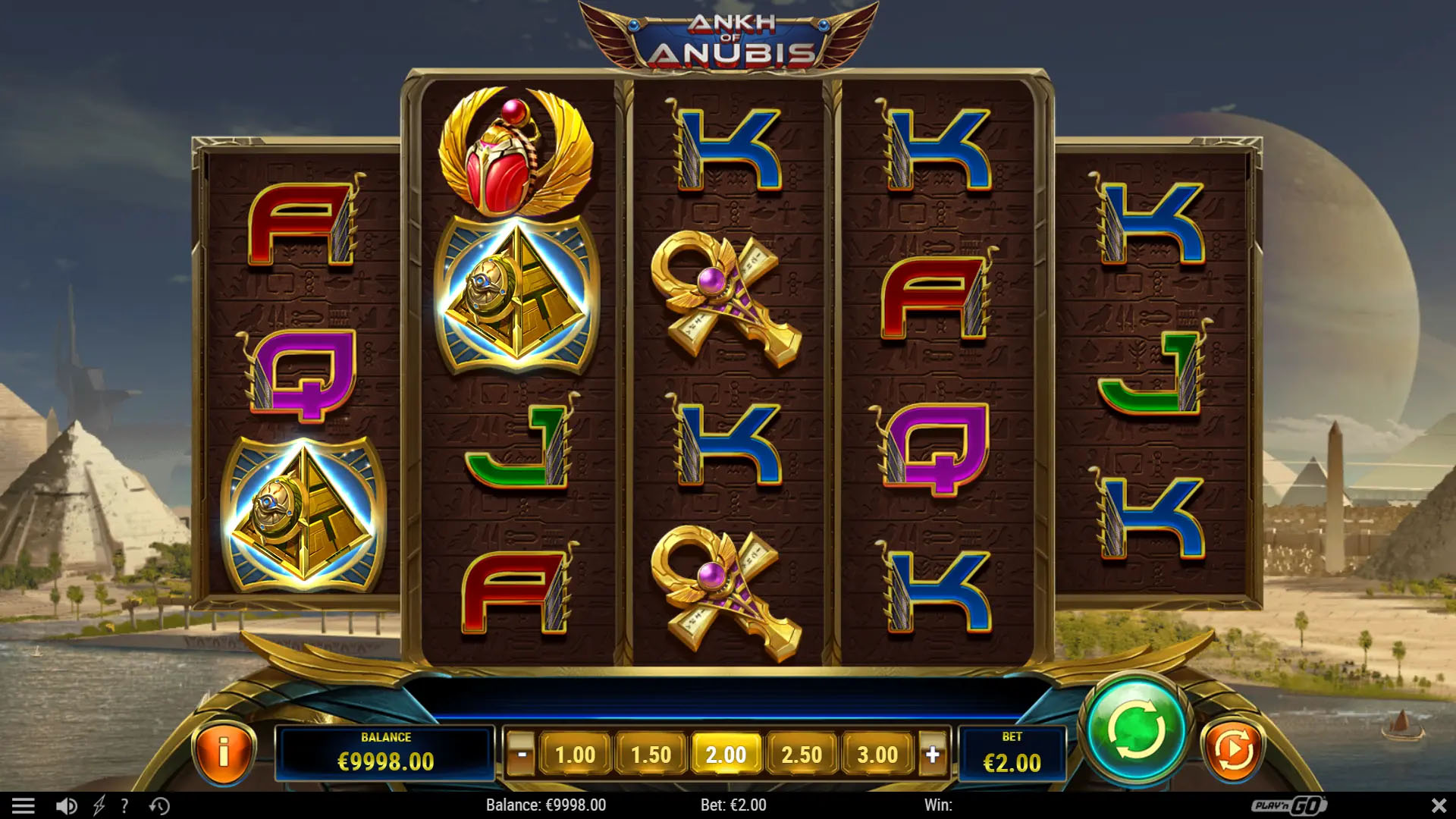Show game history clock icon
Image resolution: width=1456 pixels, height=819 pixels.
tap(159, 805)
